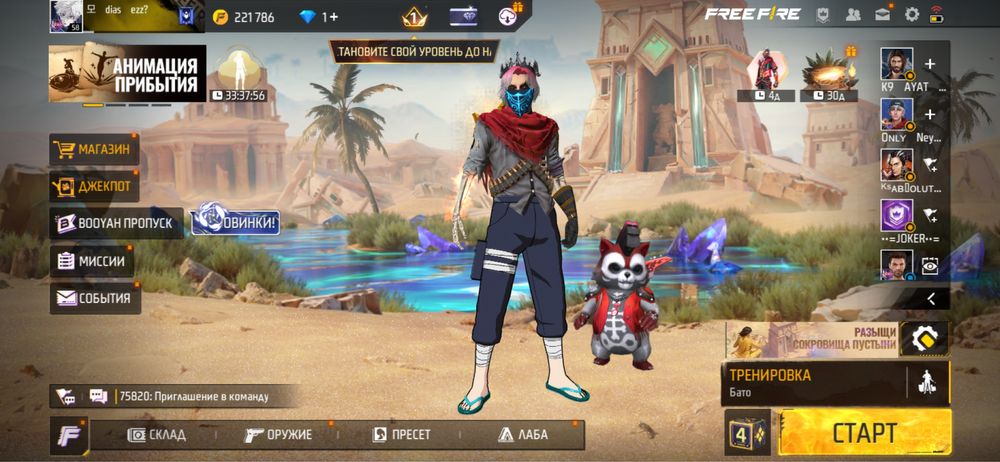The height and width of the screenshot is (462, 1000).
Task: Open the СКЛАД storage tab
Action: [x=150, y=435]
